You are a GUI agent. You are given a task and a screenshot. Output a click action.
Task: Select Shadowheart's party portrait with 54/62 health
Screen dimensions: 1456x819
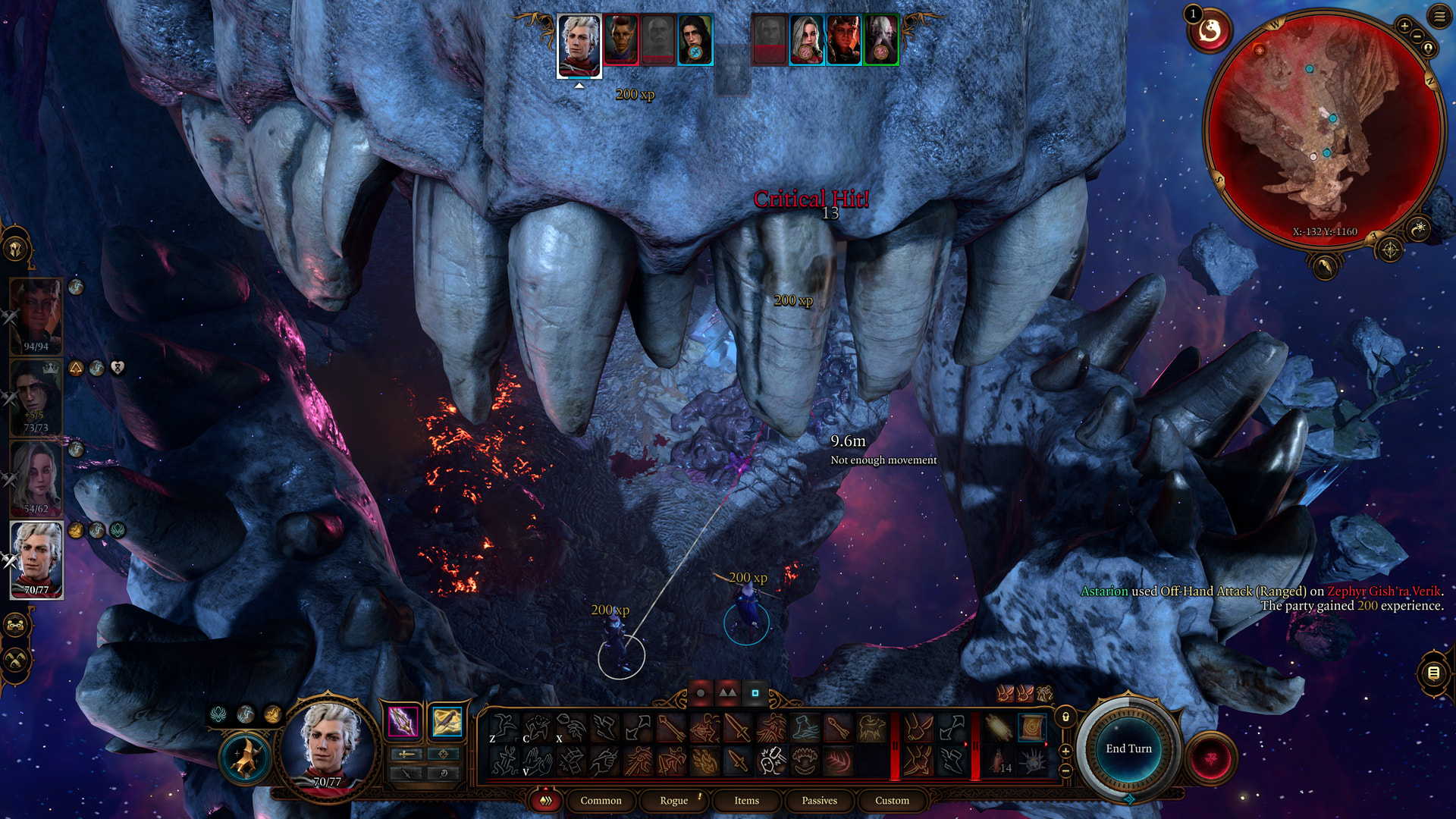pos(36,479)
